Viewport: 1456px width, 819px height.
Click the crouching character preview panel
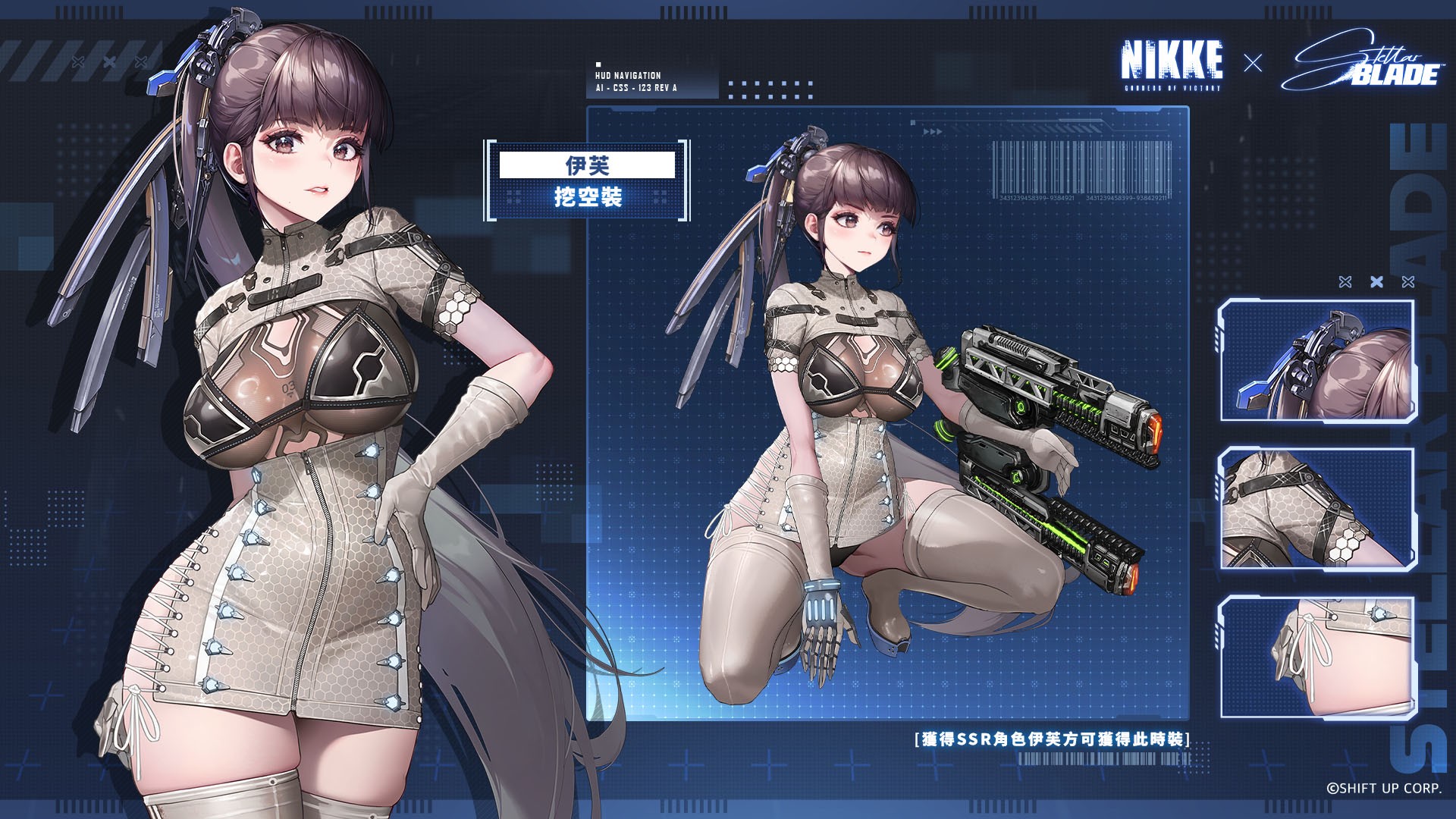887,413
